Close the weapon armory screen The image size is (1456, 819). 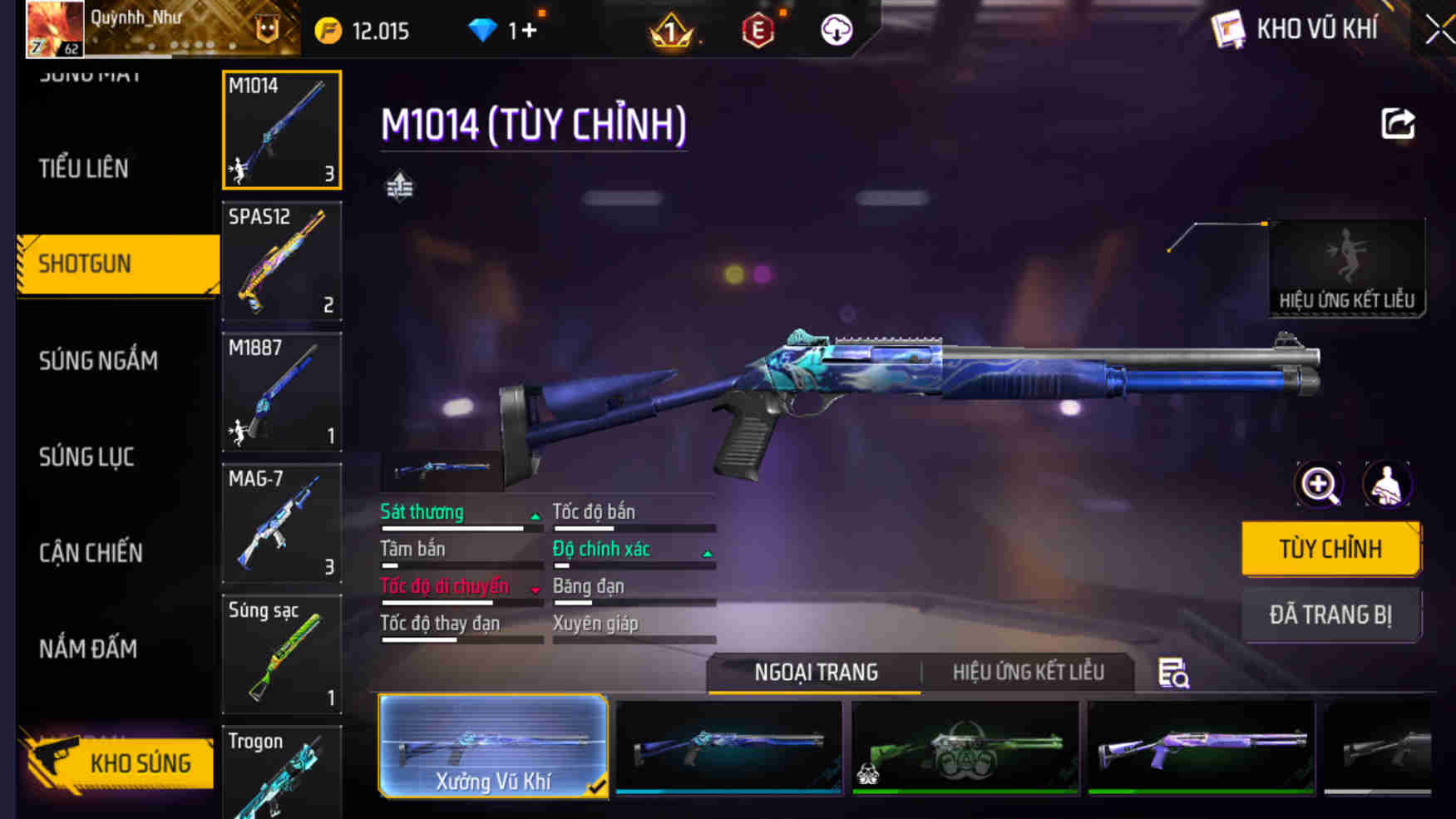click(1439, 31)
